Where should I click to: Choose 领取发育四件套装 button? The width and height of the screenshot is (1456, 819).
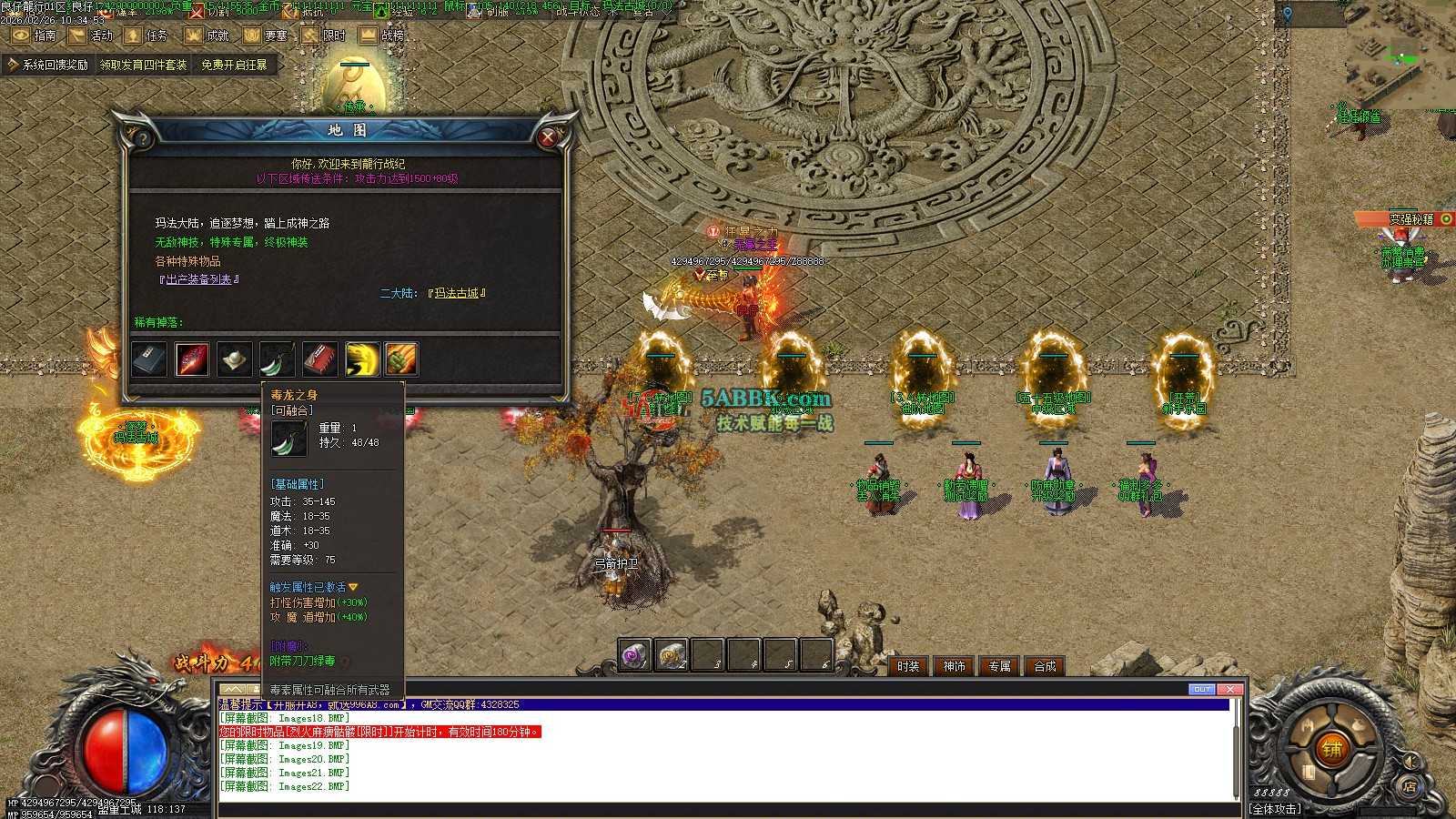[x=143, y=65]
